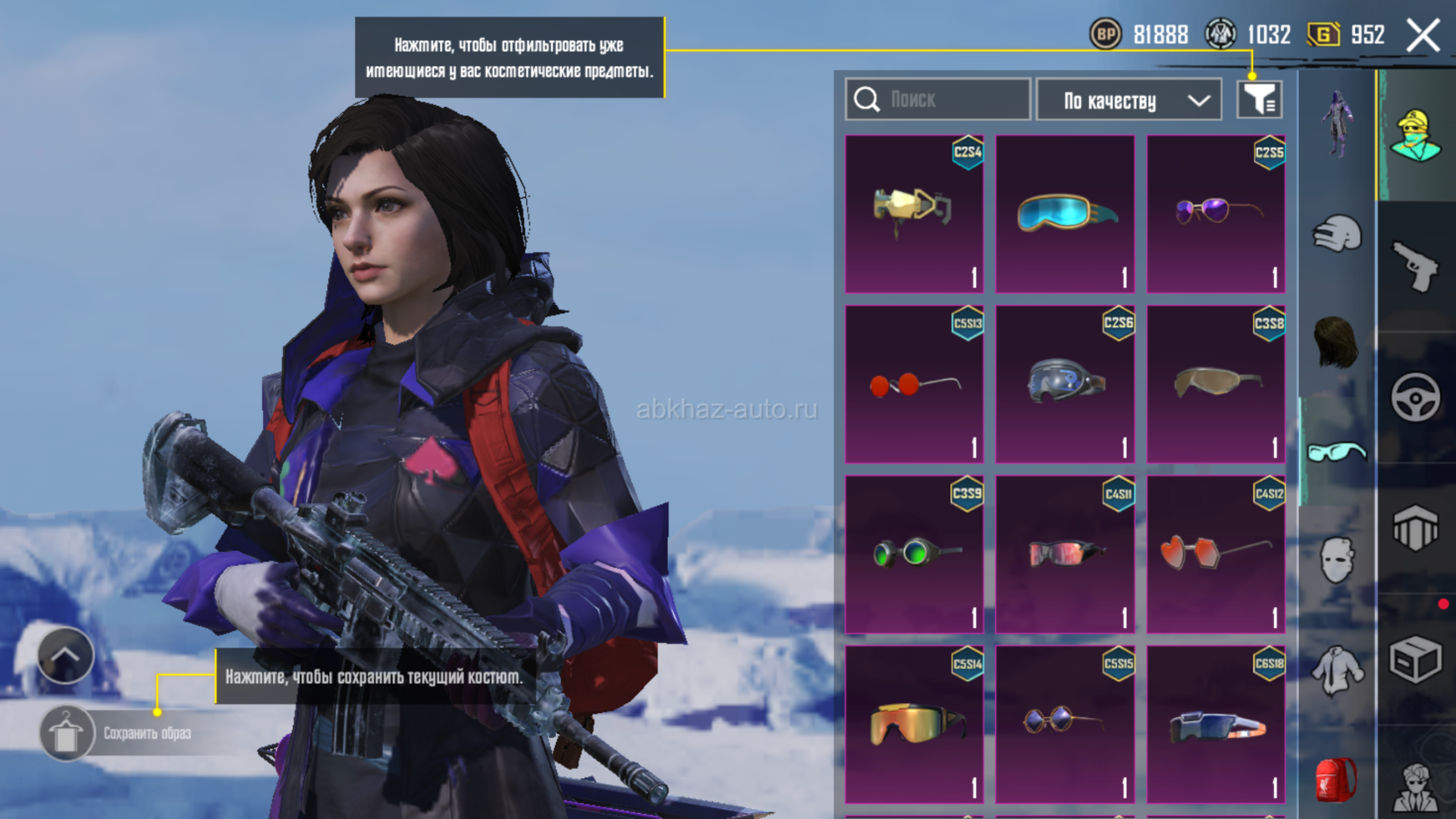Open the jacket clothing category

tap(1336, 670)
